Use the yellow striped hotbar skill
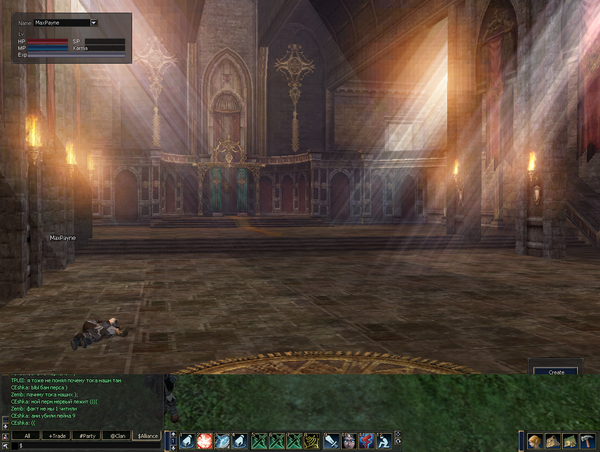Screen dimensions: 600x452 (313, 440)
